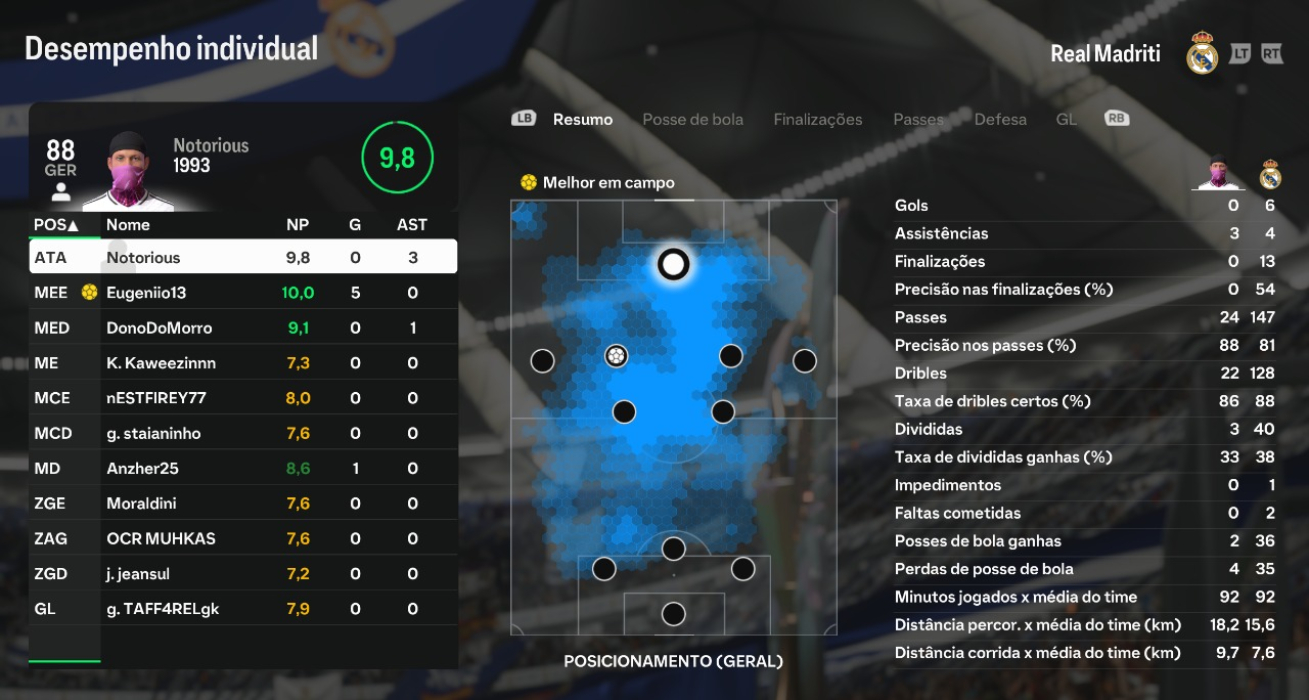Open the GL stats tab
Viewport: 1309px width, 700px height.
1066,119
